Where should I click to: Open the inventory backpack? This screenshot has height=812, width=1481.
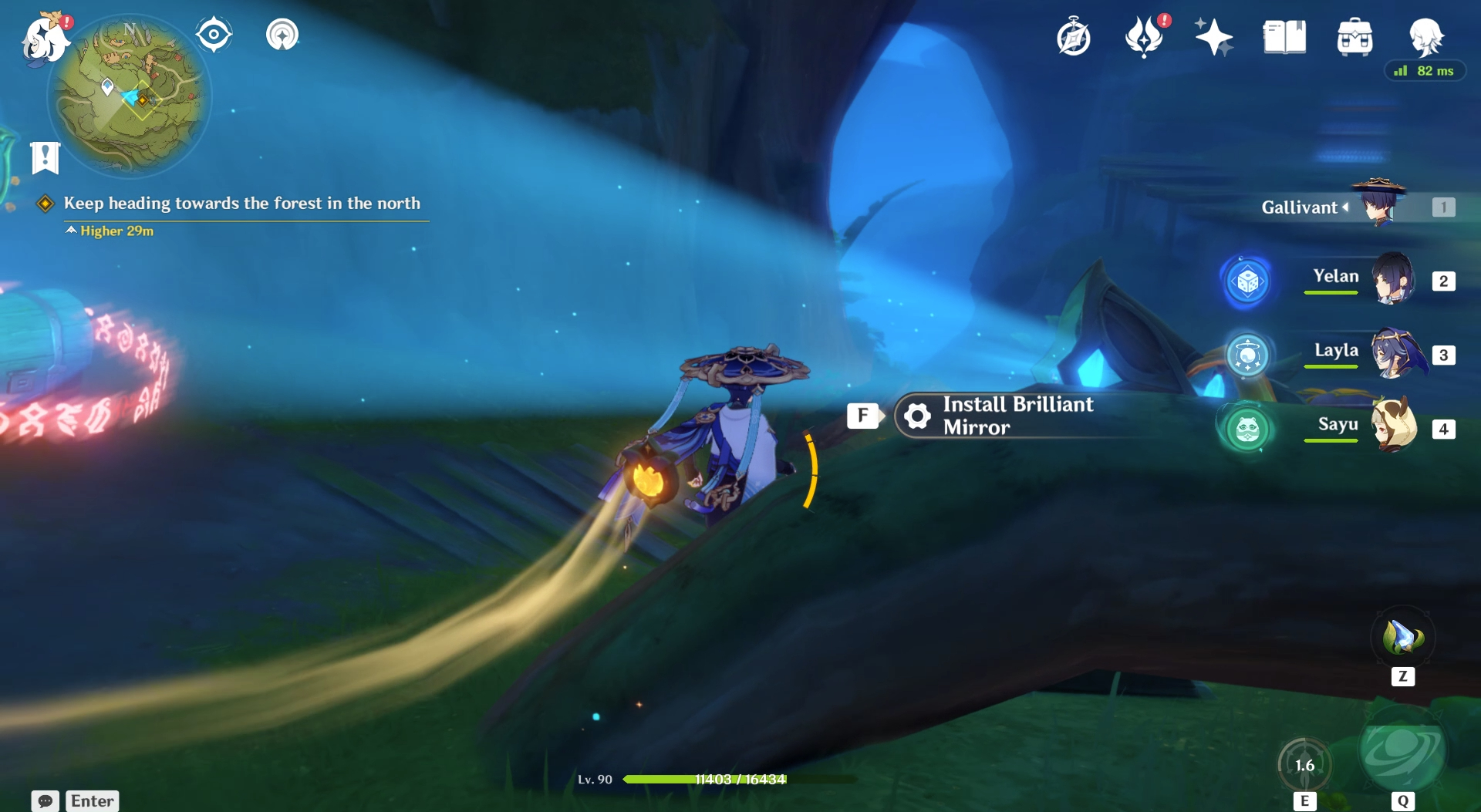tap(1354, 37)
